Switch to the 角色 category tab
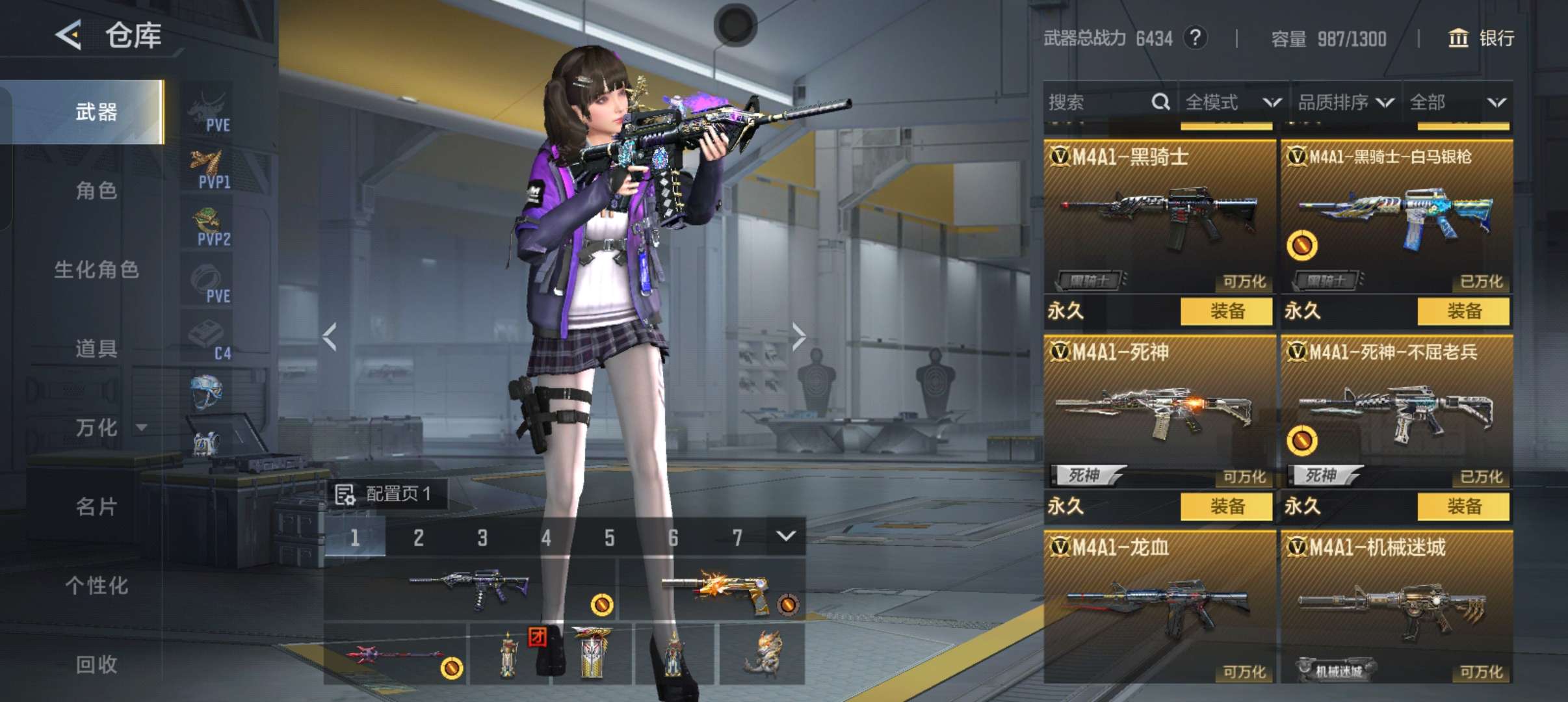Screen dimensions: 1568x702 click(96, 190)
